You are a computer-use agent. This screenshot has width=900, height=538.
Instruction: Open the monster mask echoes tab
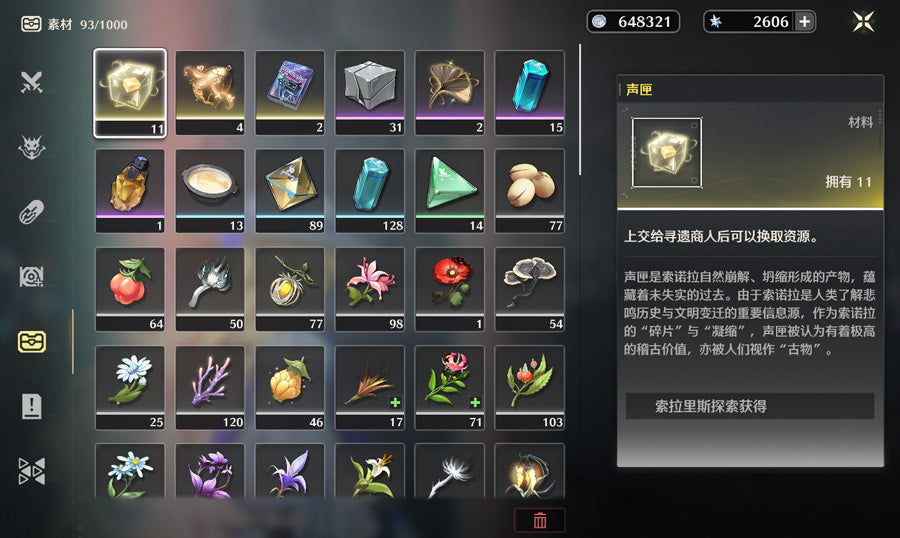coord(31,148)
